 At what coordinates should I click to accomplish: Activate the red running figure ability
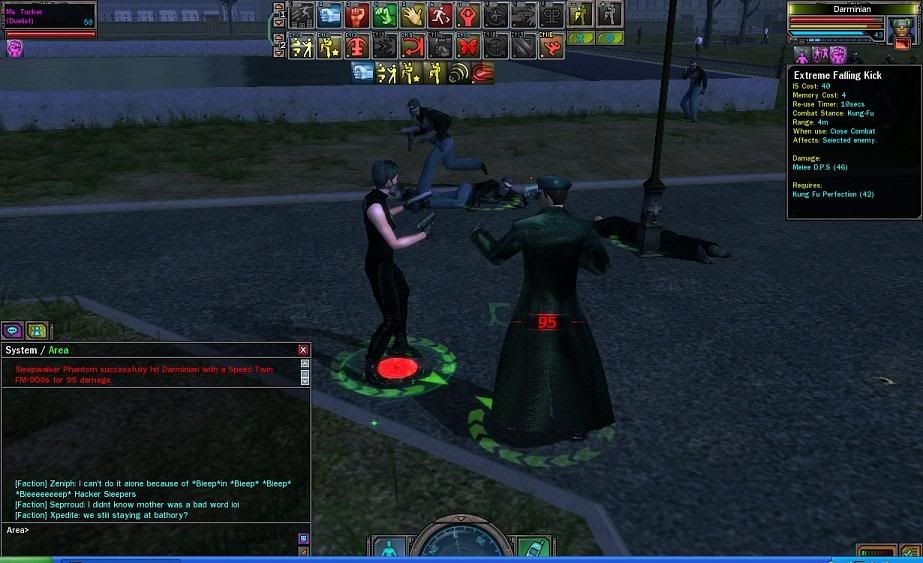coord(441,15)
